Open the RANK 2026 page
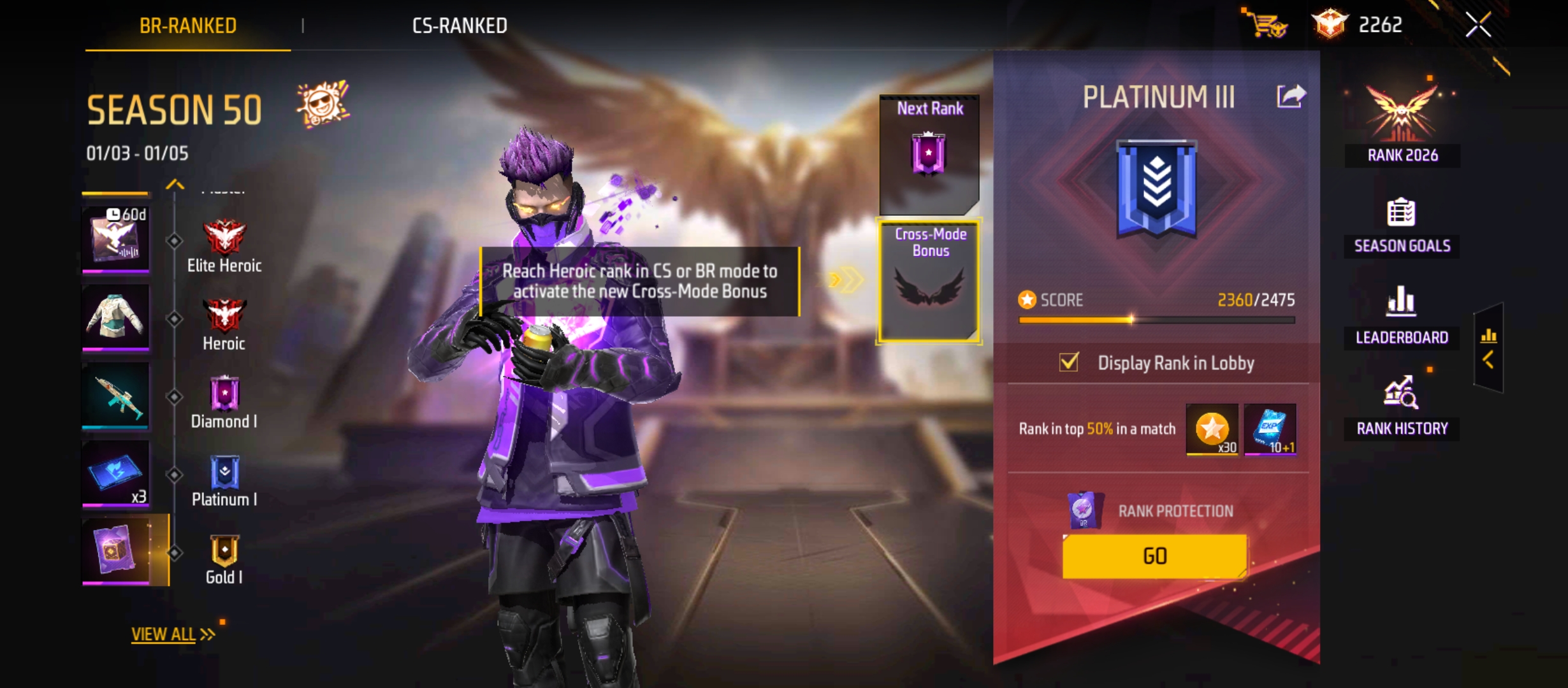This screenshot has height=688, width=1568. 1402,124
